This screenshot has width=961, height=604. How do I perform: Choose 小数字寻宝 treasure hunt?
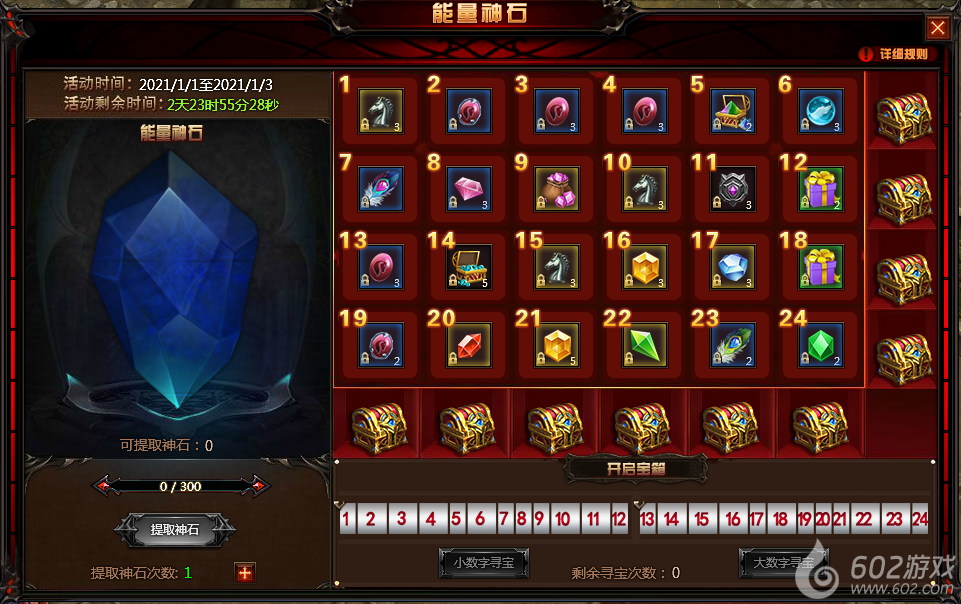[484, 563]
